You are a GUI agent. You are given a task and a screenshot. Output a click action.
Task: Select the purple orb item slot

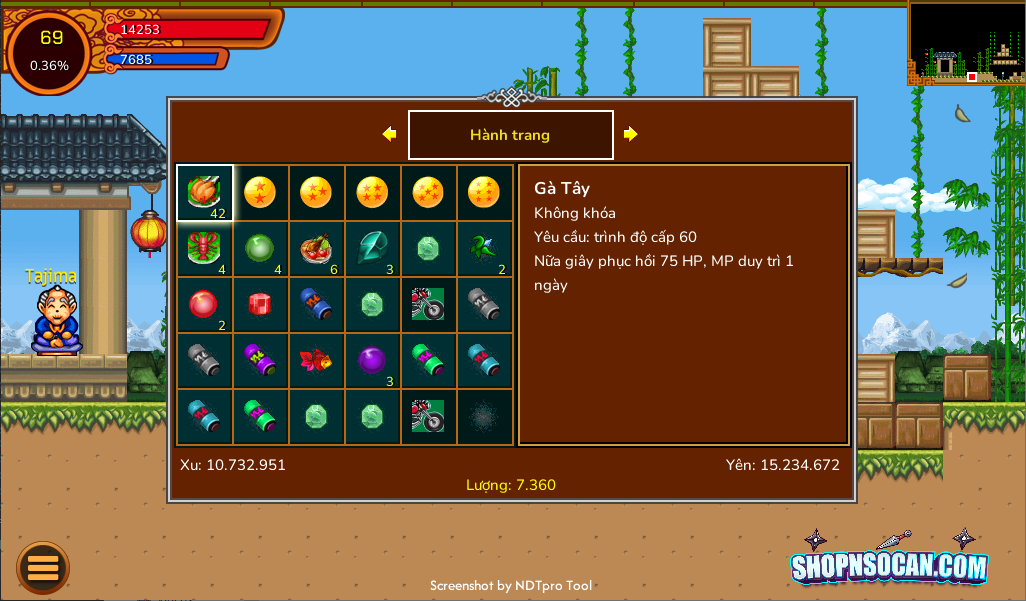tap(372, 361)
